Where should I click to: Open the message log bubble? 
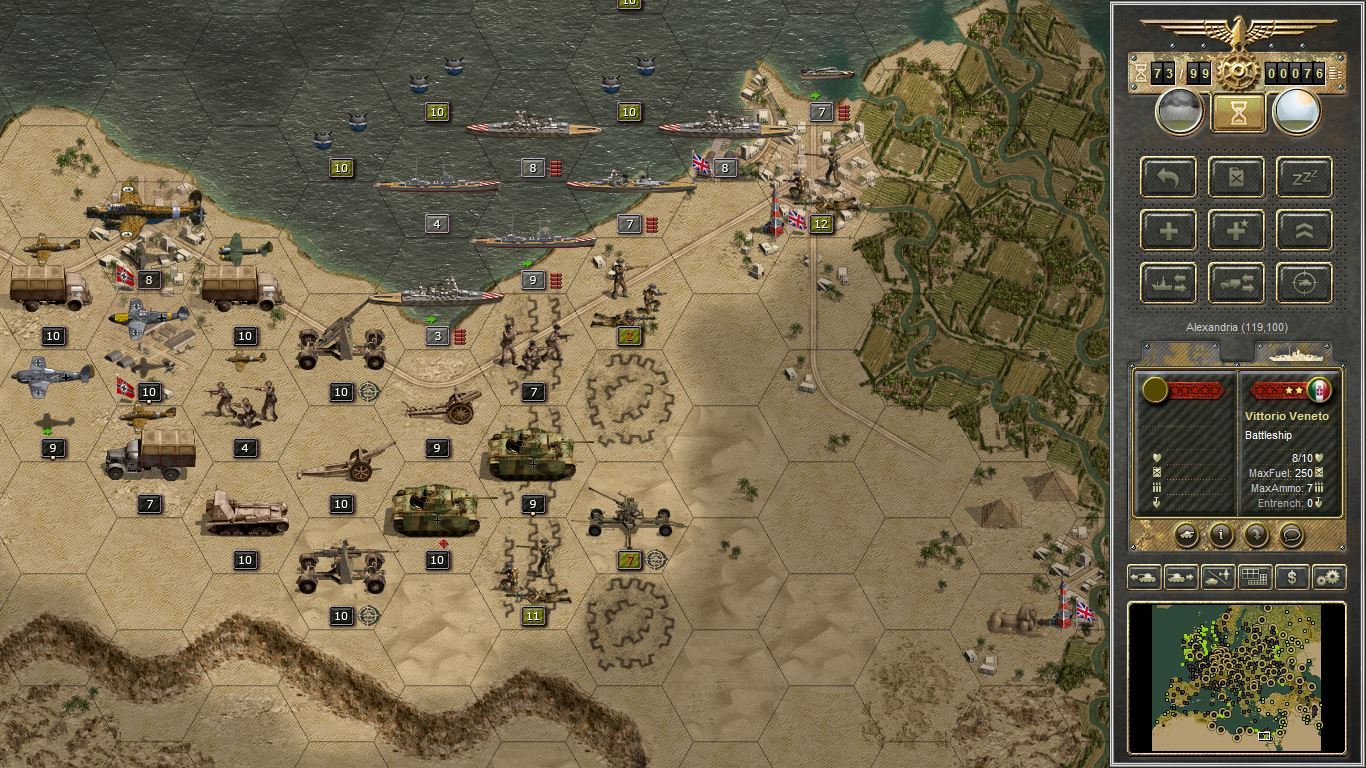[1291, 536]
